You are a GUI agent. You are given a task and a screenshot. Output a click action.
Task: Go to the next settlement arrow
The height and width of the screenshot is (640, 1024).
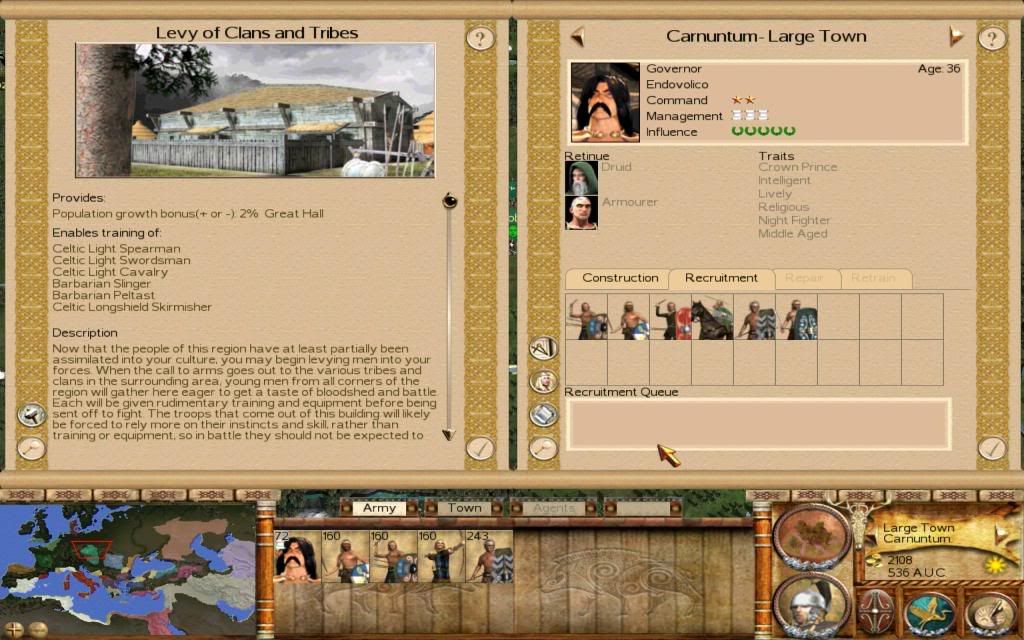click(x=956, y=37)
